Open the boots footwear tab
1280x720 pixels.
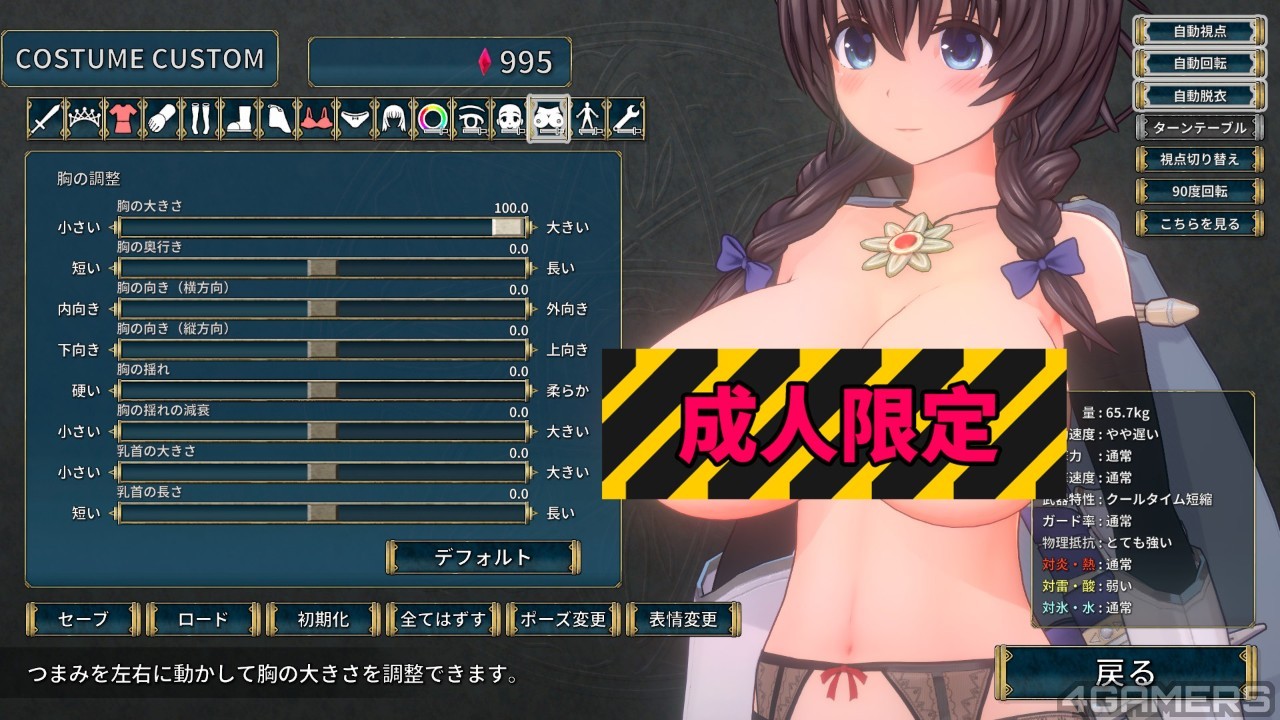[238, 119]
